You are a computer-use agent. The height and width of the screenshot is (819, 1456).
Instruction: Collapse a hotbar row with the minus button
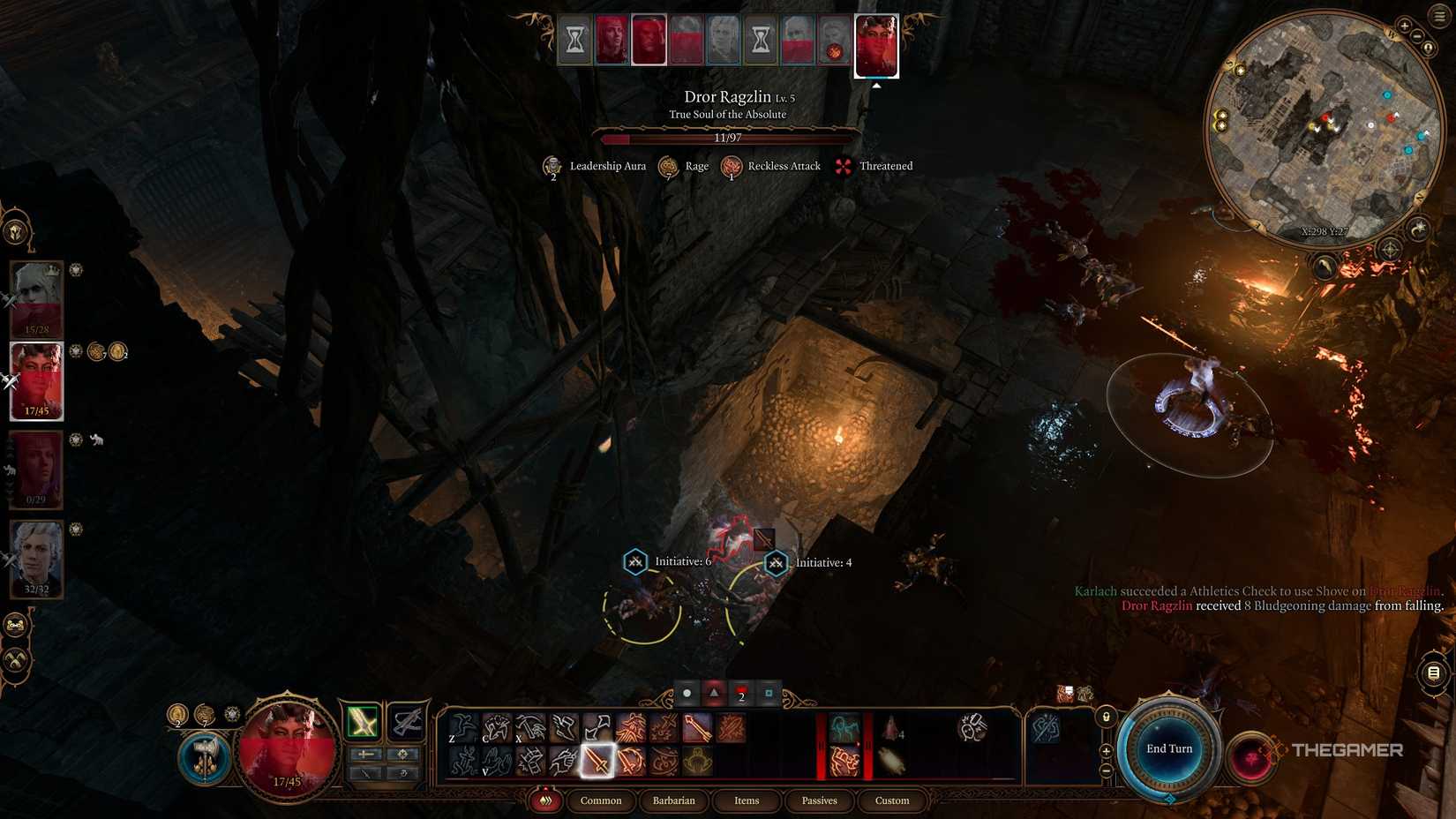pyautogui.click(x=1106, y=770)
